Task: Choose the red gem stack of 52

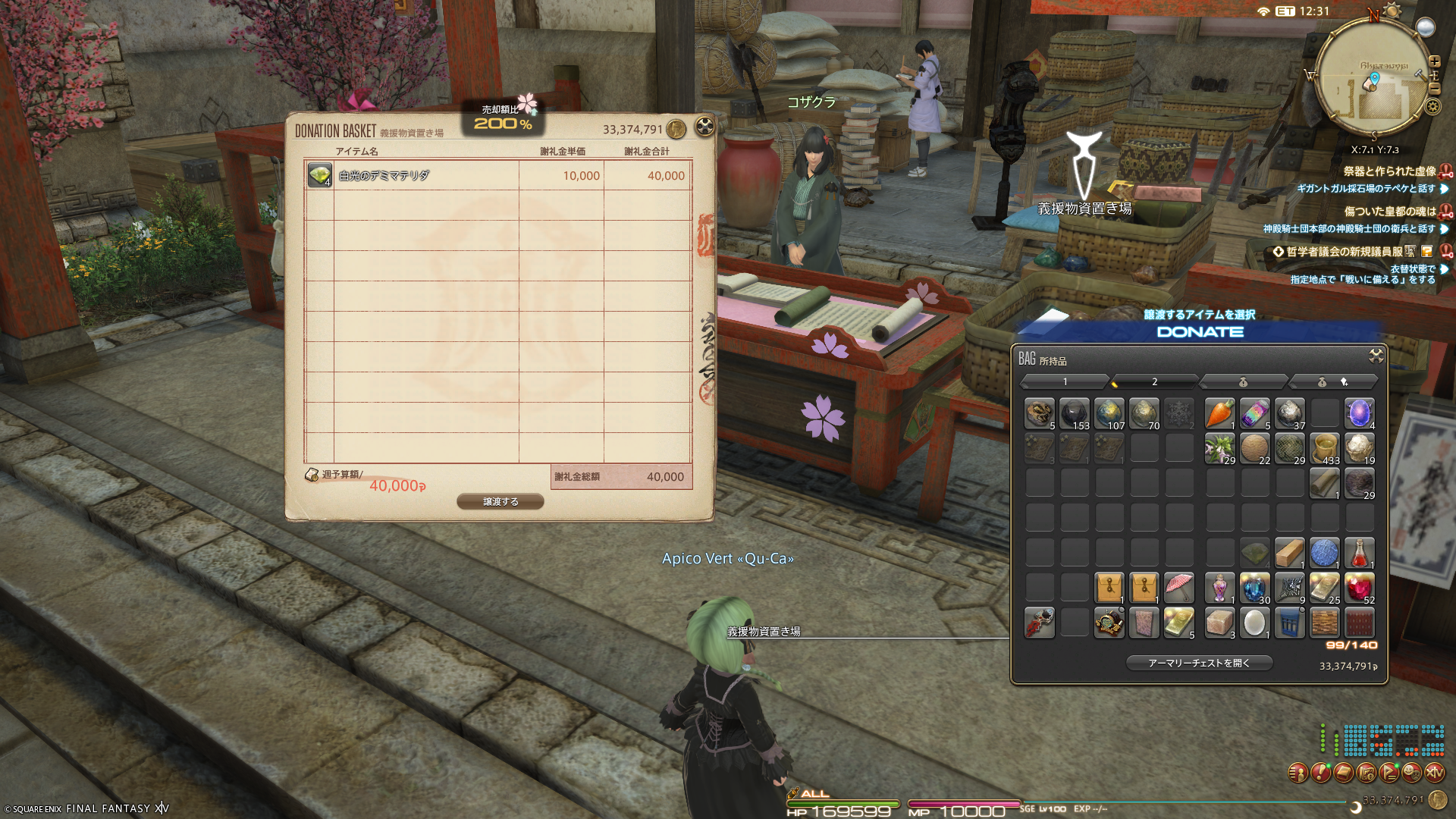Action: (x=1359, y=588)
